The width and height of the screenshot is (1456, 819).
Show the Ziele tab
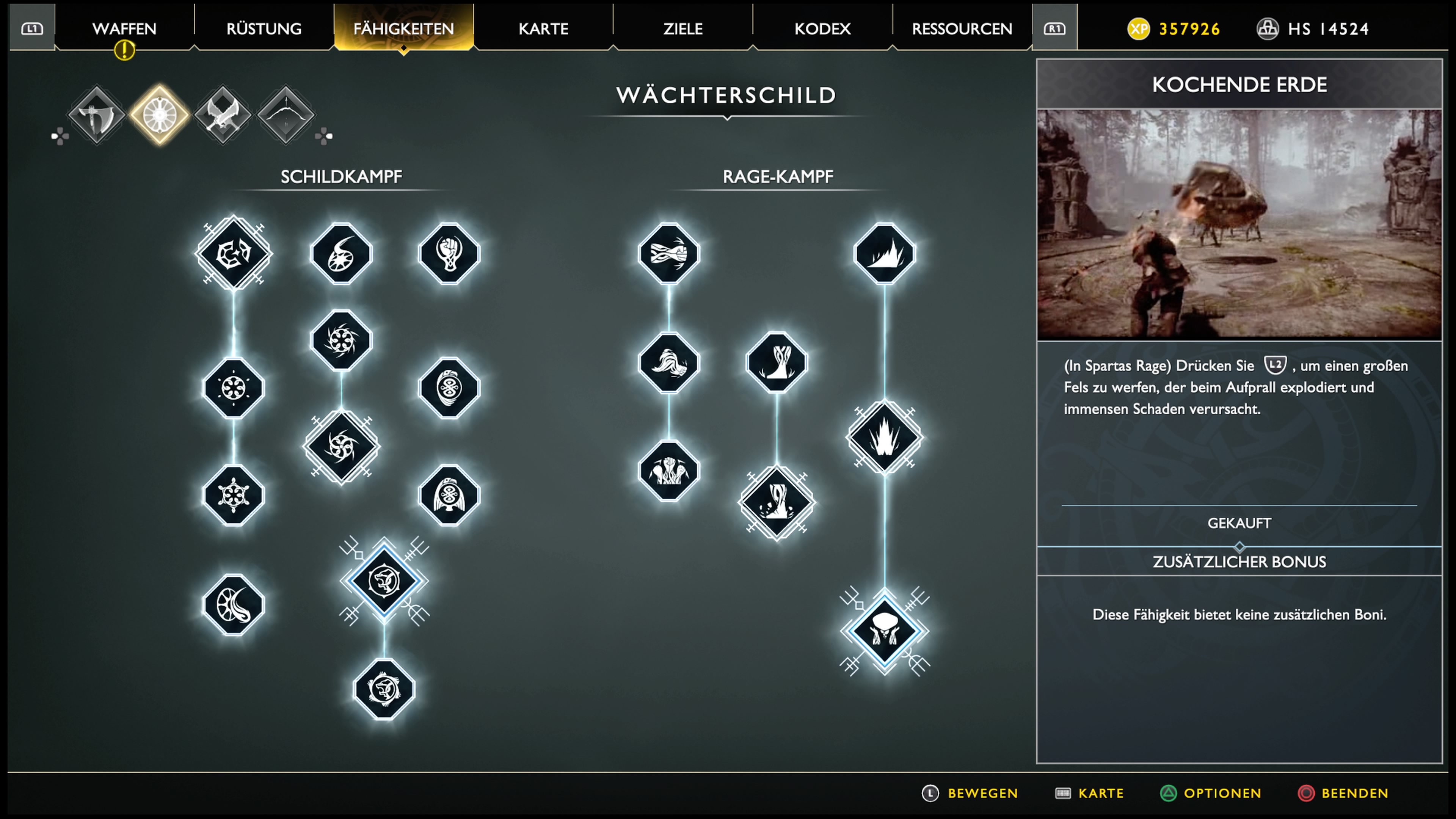(x=683, y=28)
